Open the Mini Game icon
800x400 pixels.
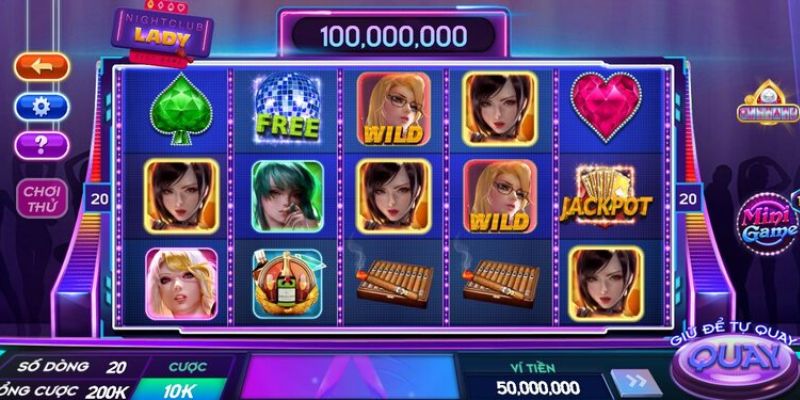pos(767,223)
